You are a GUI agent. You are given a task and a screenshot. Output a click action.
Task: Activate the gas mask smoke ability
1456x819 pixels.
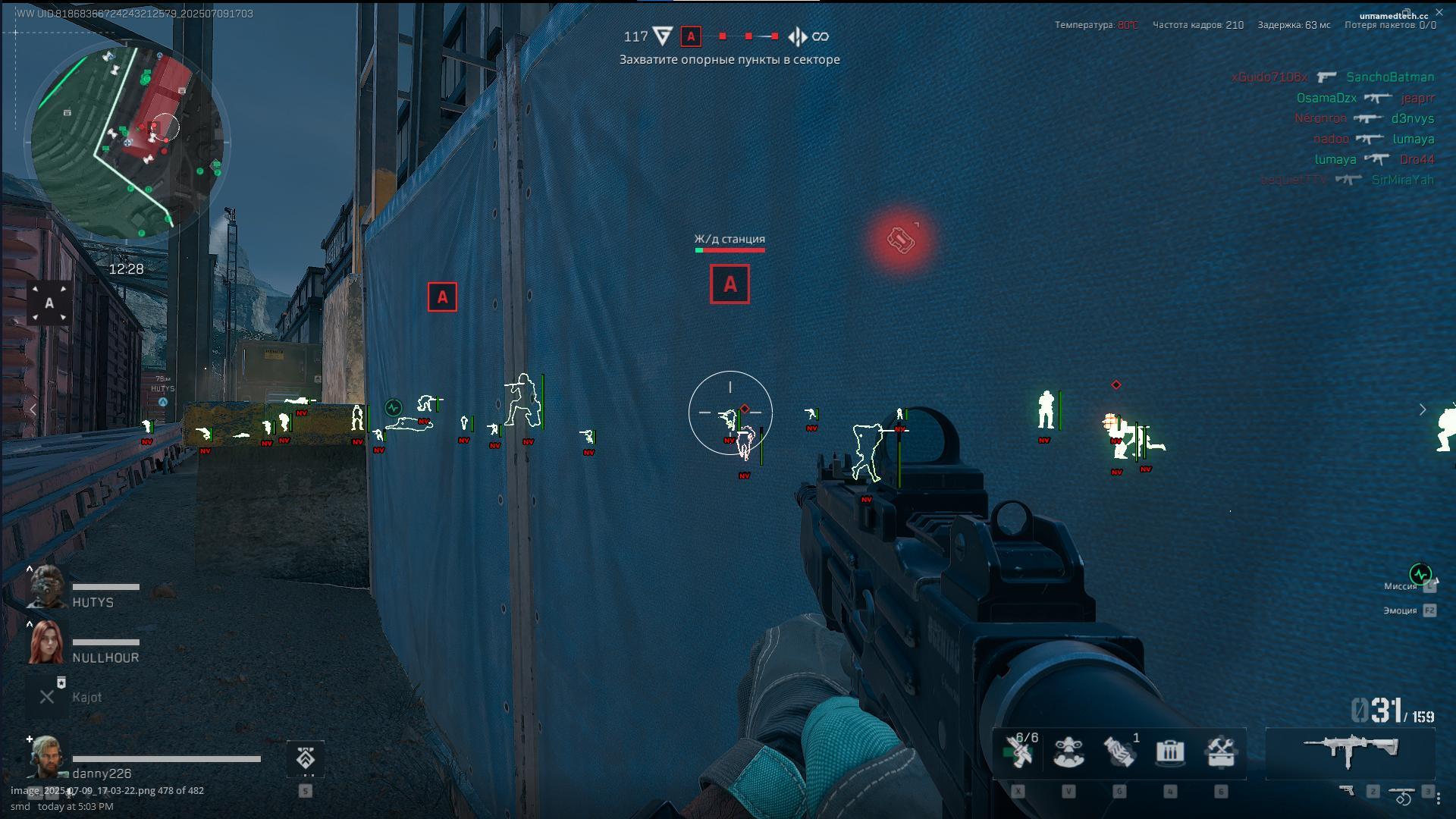(1068, 752)
